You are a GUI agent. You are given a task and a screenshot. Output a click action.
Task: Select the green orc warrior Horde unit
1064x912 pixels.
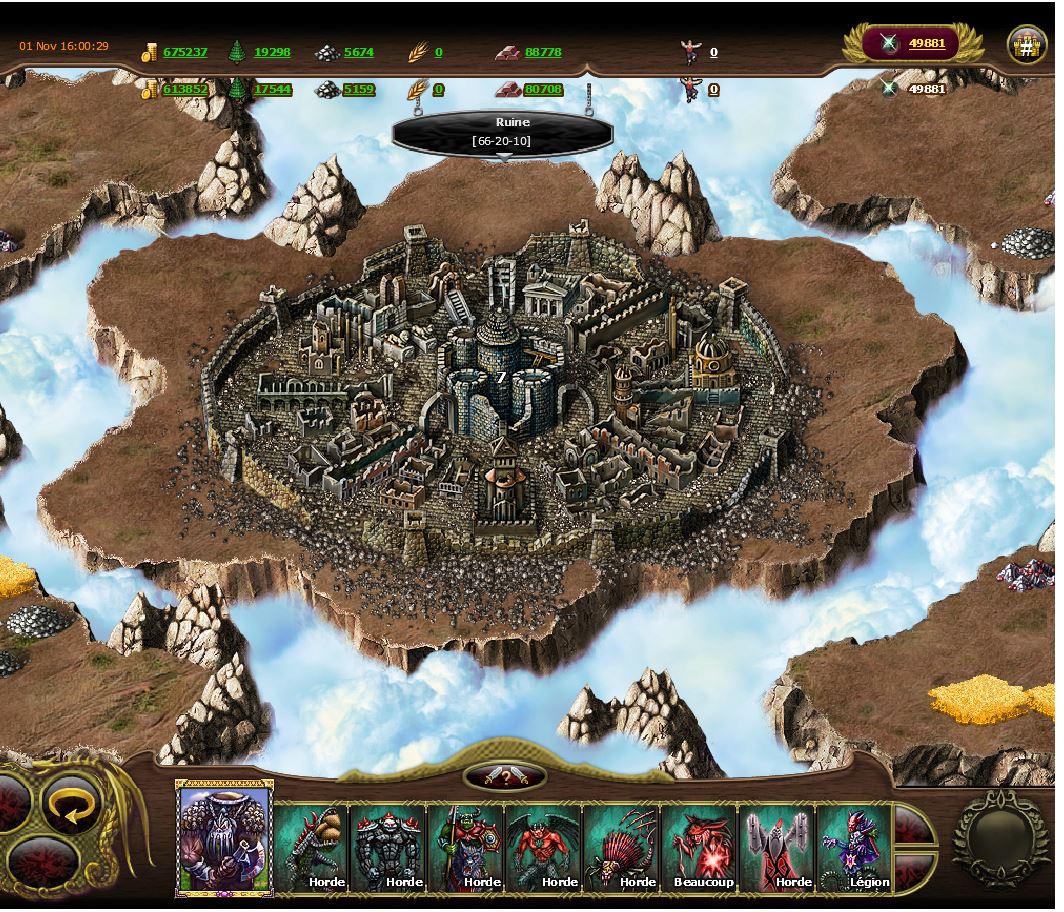(467, 848)
